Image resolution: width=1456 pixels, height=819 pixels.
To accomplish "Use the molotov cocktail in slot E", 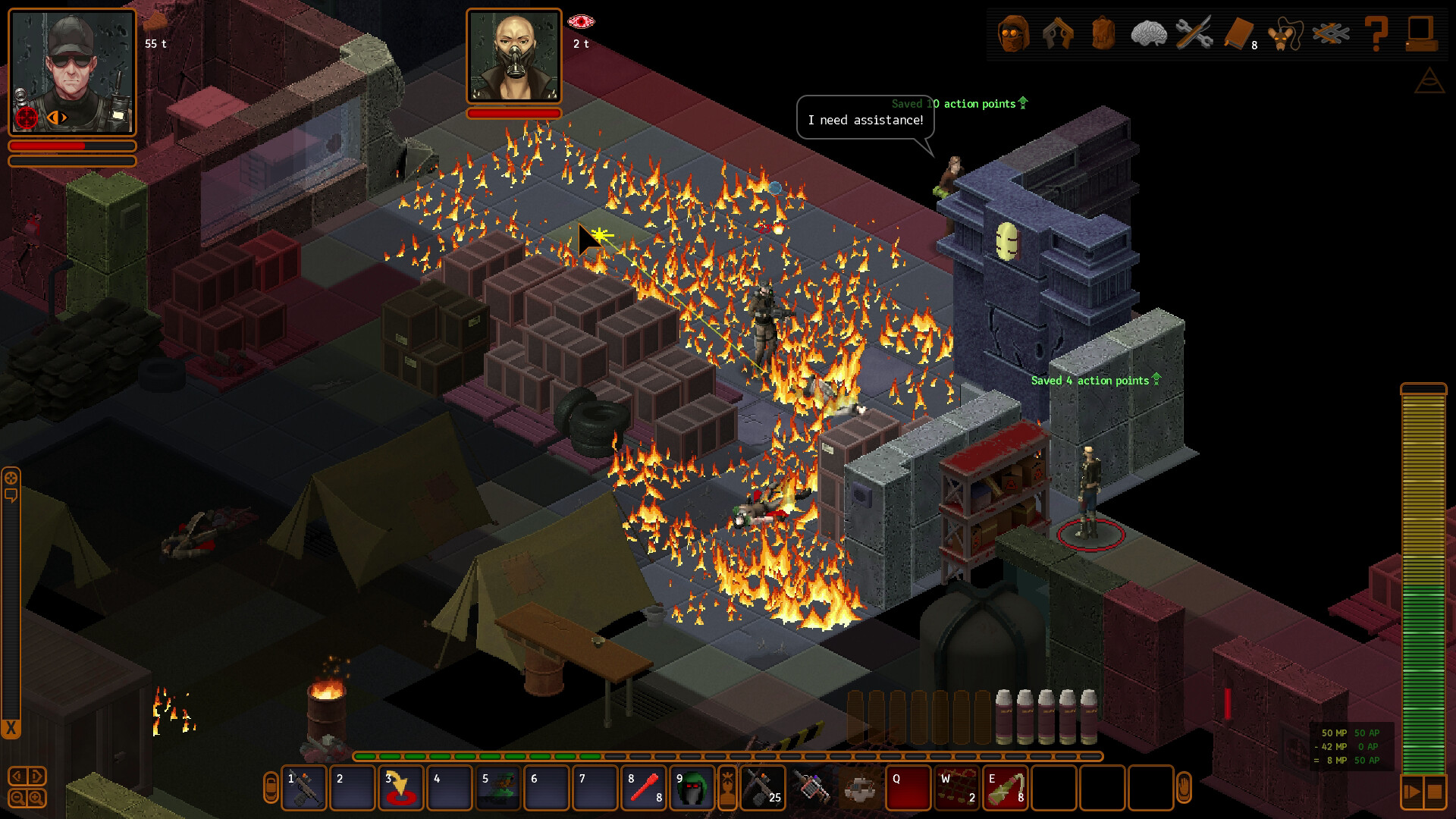I will pyautogui.click(x=1006, y=788).
